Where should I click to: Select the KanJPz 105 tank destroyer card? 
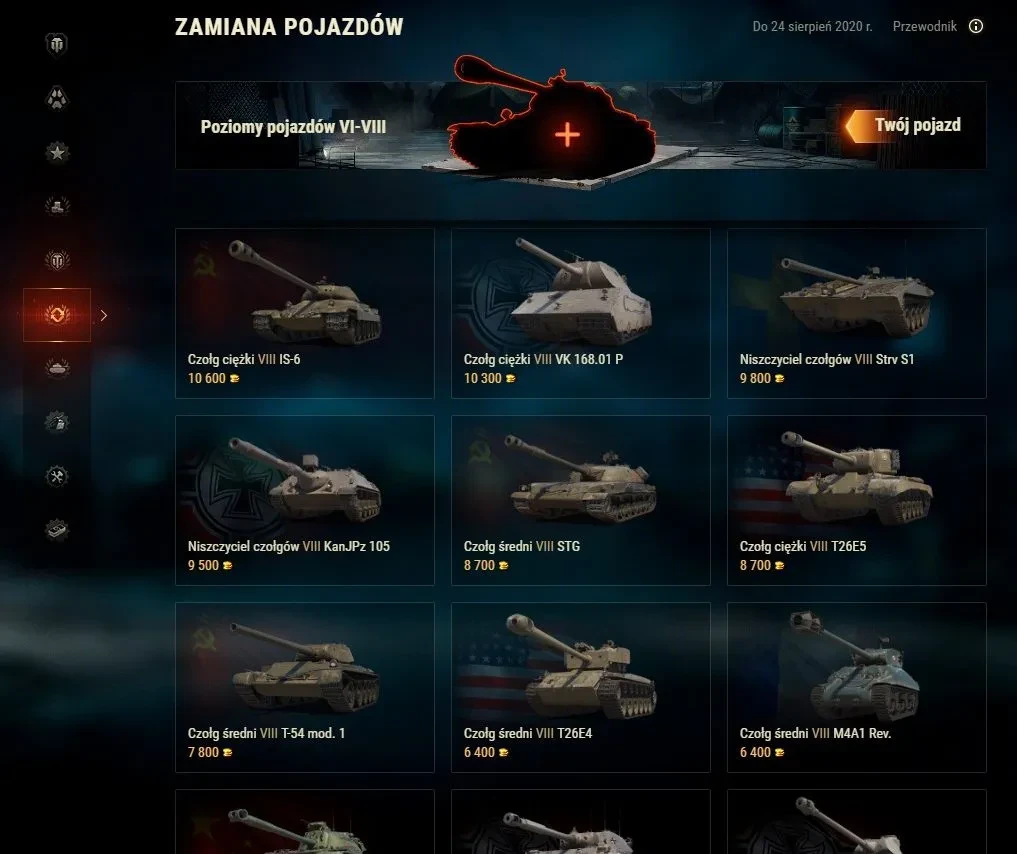(305, 500)
